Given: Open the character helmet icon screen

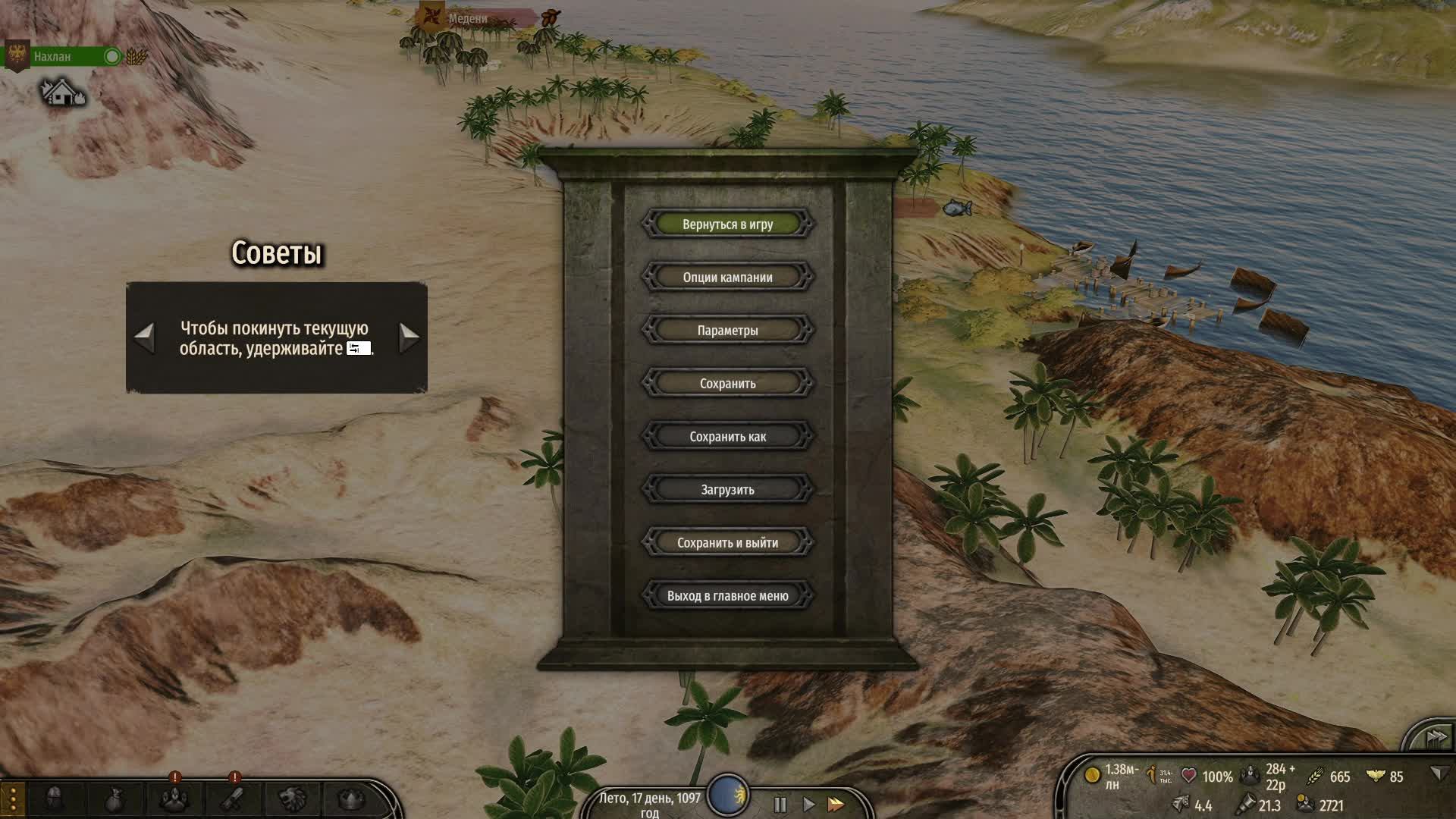Looking at the screenshot, I should click(54, 799).
